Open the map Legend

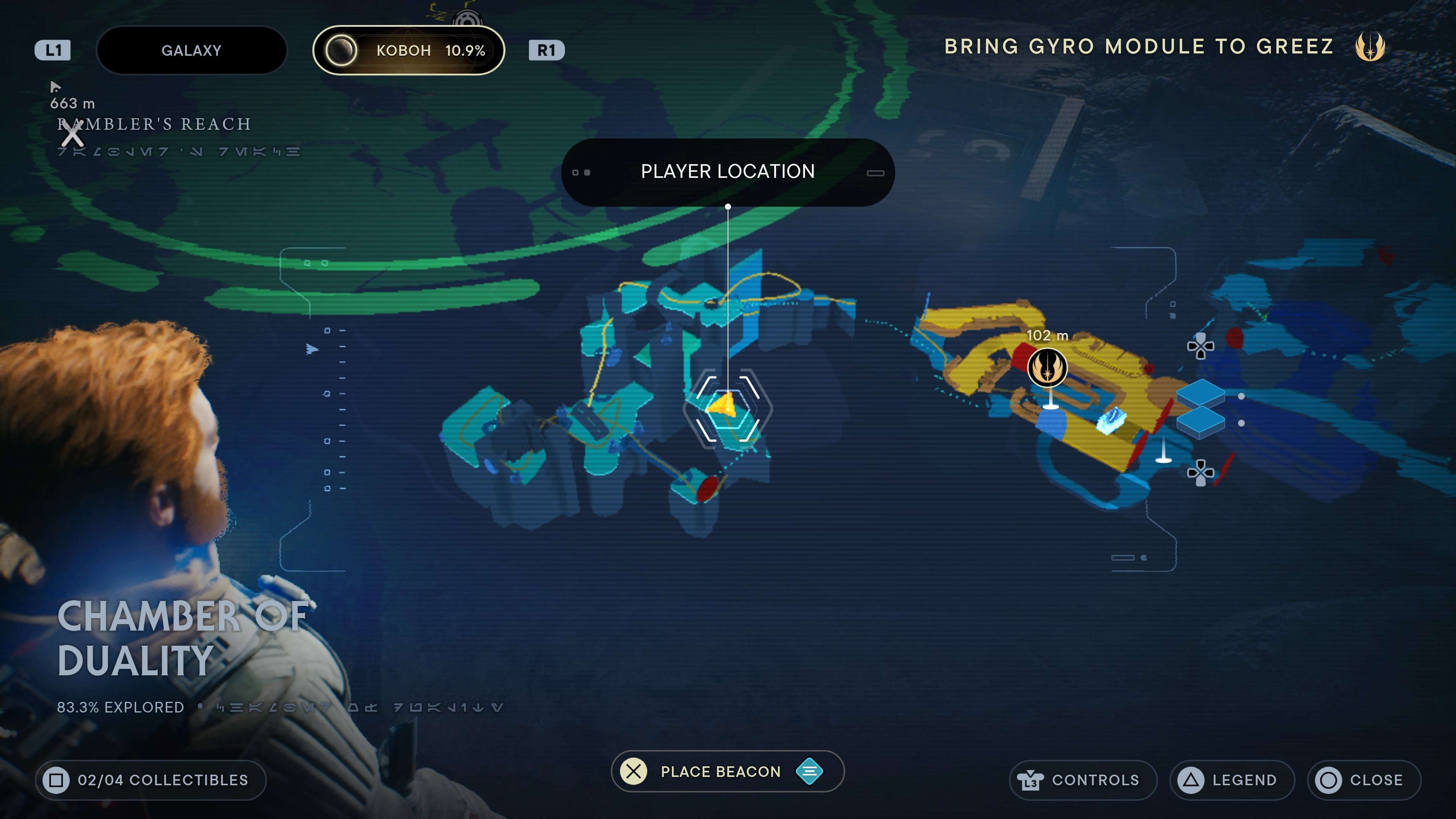click(x=1232, y=780)
